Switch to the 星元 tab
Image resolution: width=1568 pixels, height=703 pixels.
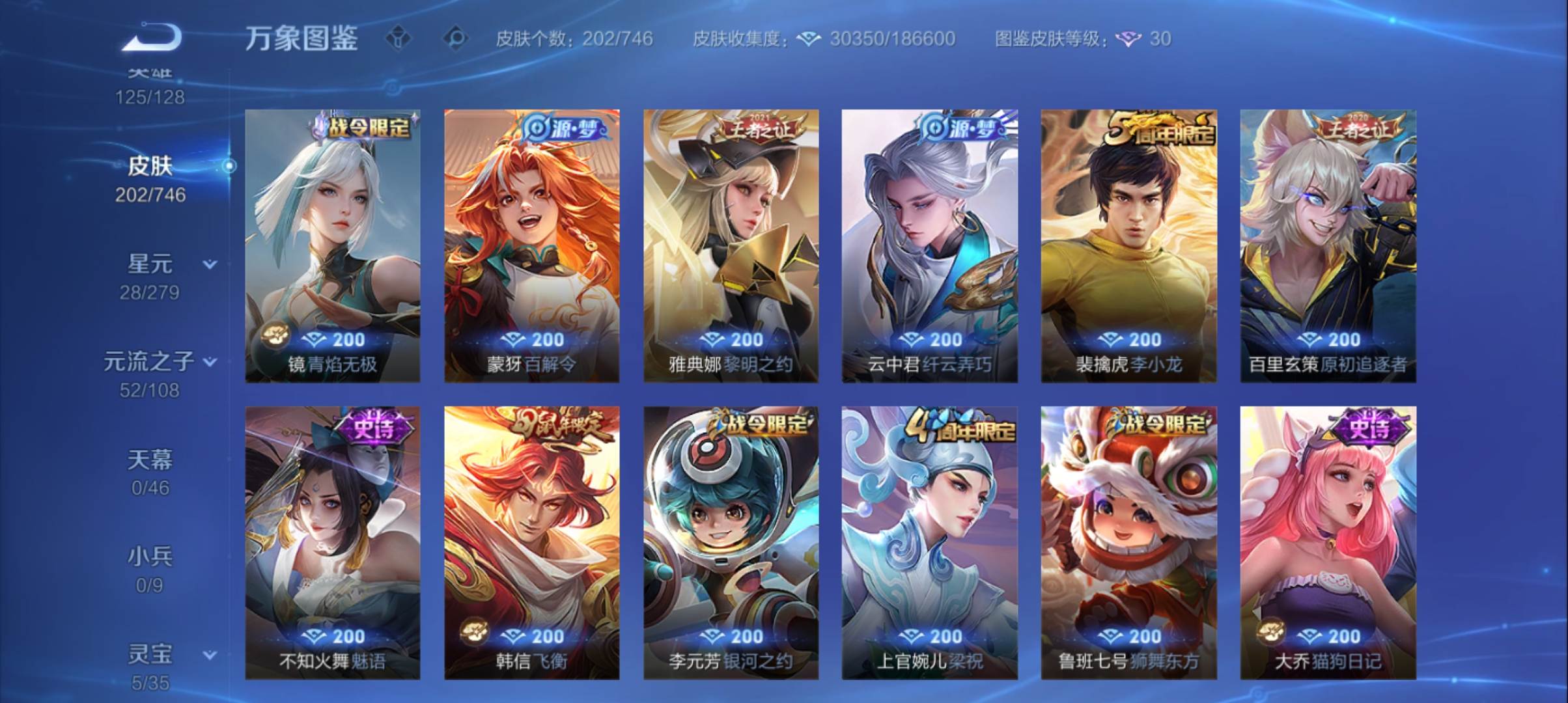click(150, 276)
